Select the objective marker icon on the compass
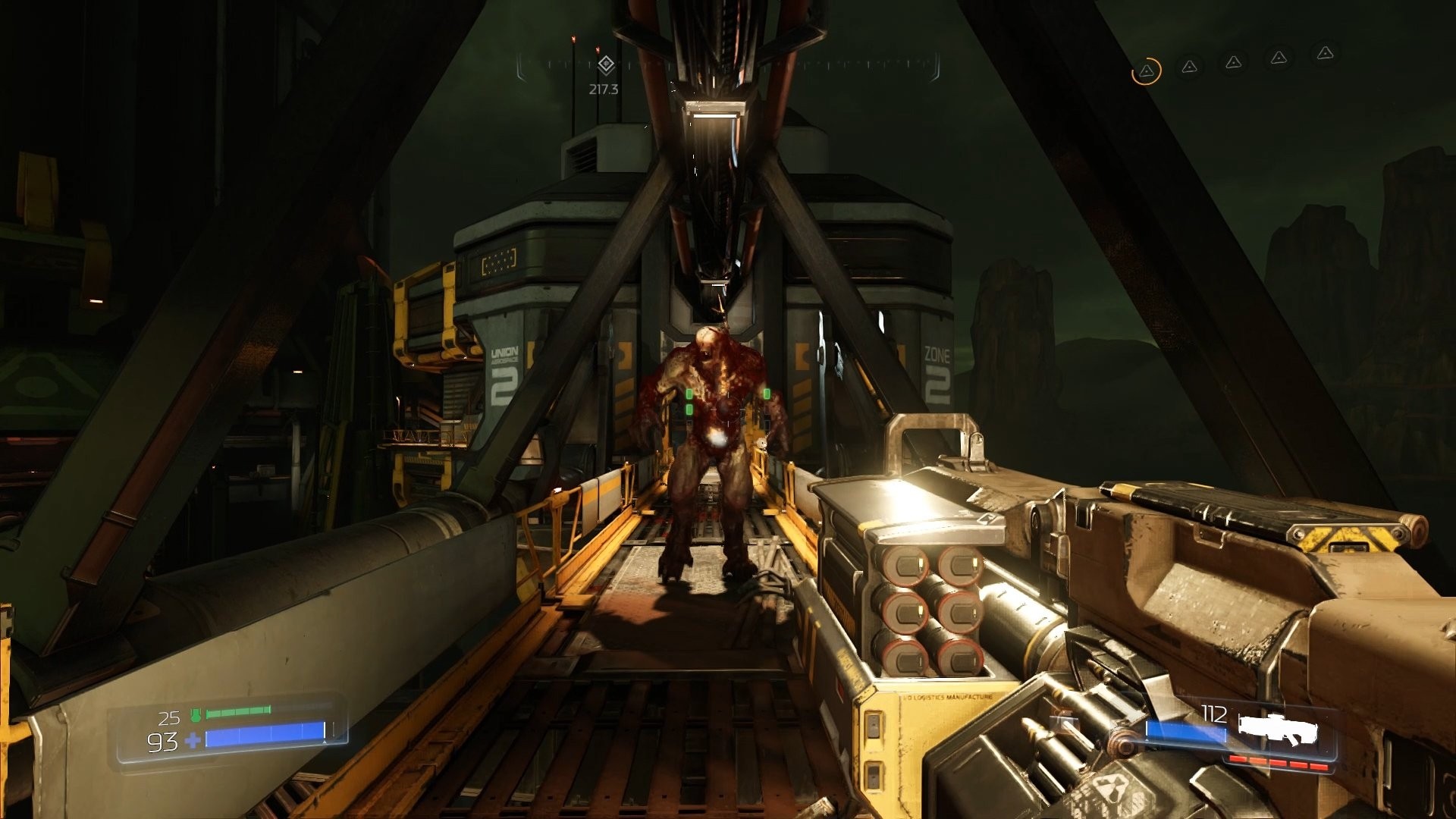1456x819 pixels. click(604, 64)
